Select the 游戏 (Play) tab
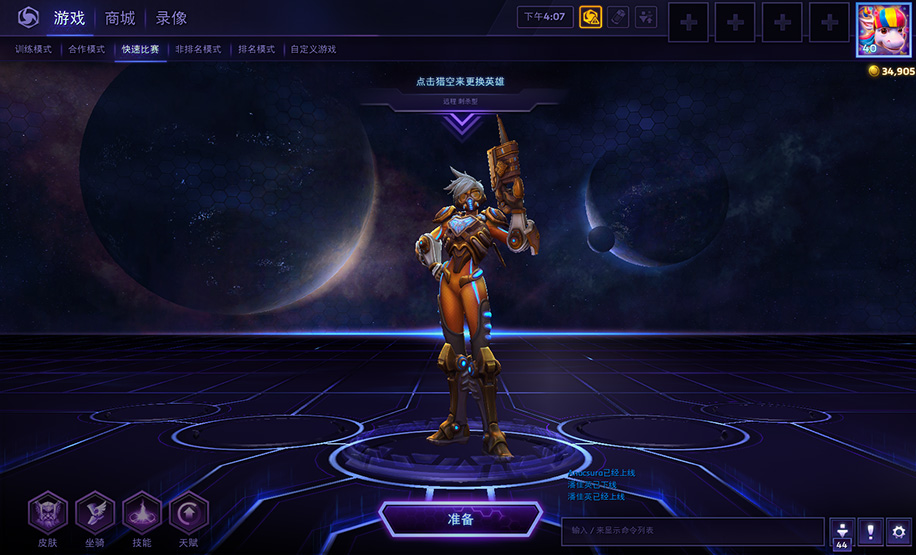Viewport: 916px width, 555px height. [69, 18]
